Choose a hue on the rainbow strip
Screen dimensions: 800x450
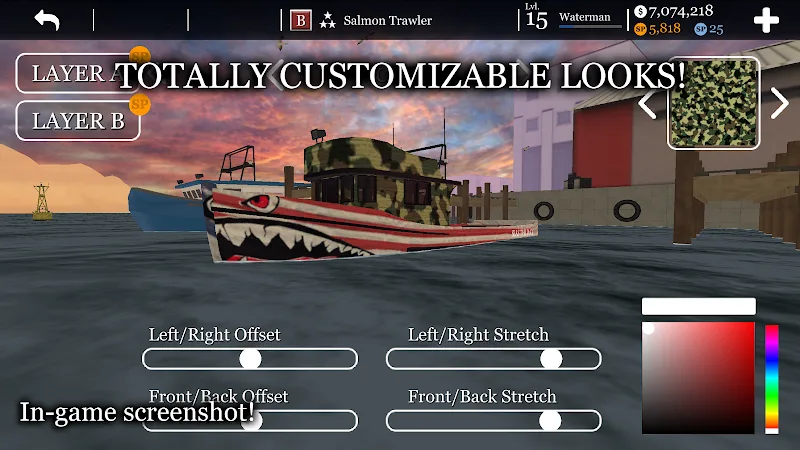(772, 377)
